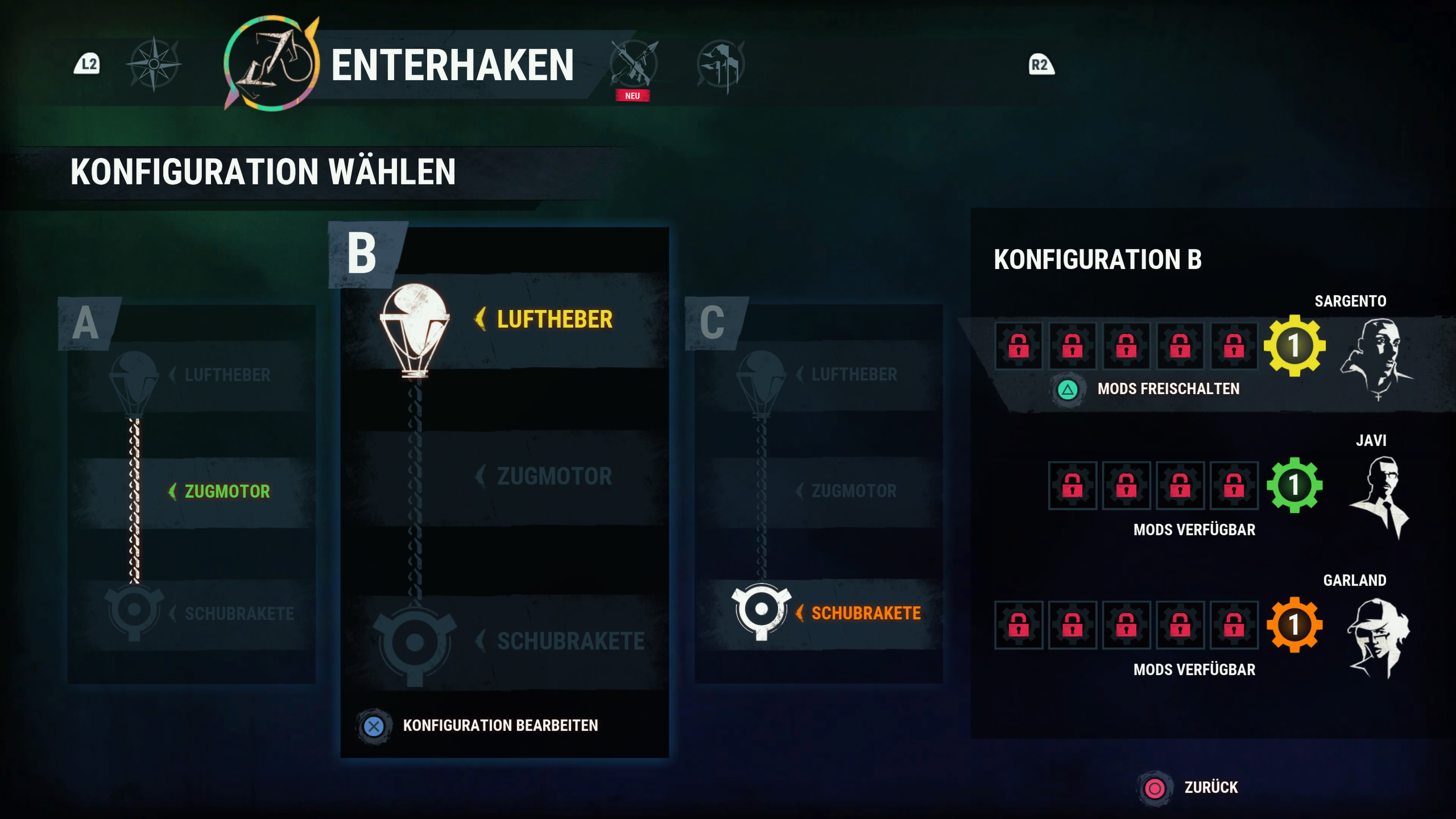Go back with Zurück
The image size is (1456, 819).
(x=1210, y=788)
